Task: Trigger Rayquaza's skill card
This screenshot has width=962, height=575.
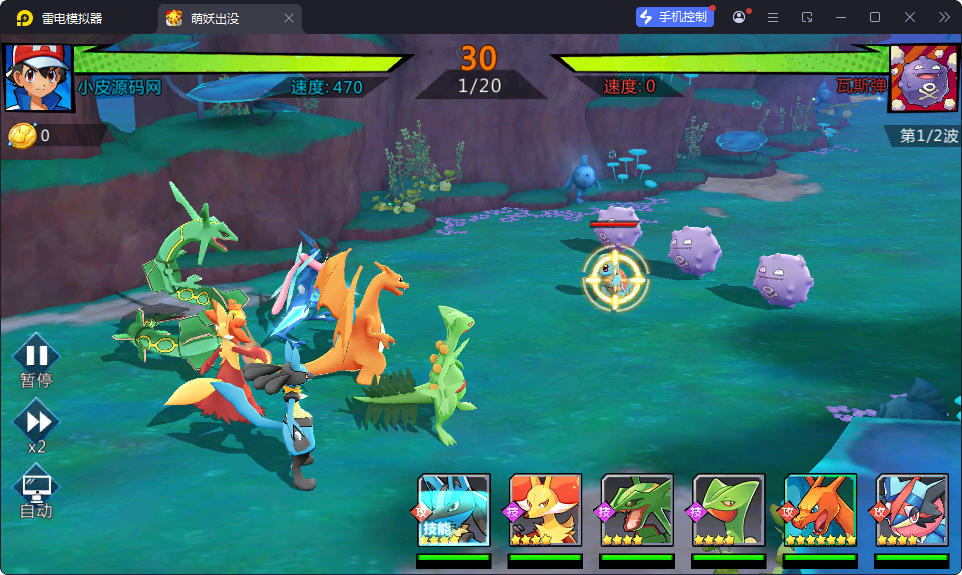Action: click(637, 509)
